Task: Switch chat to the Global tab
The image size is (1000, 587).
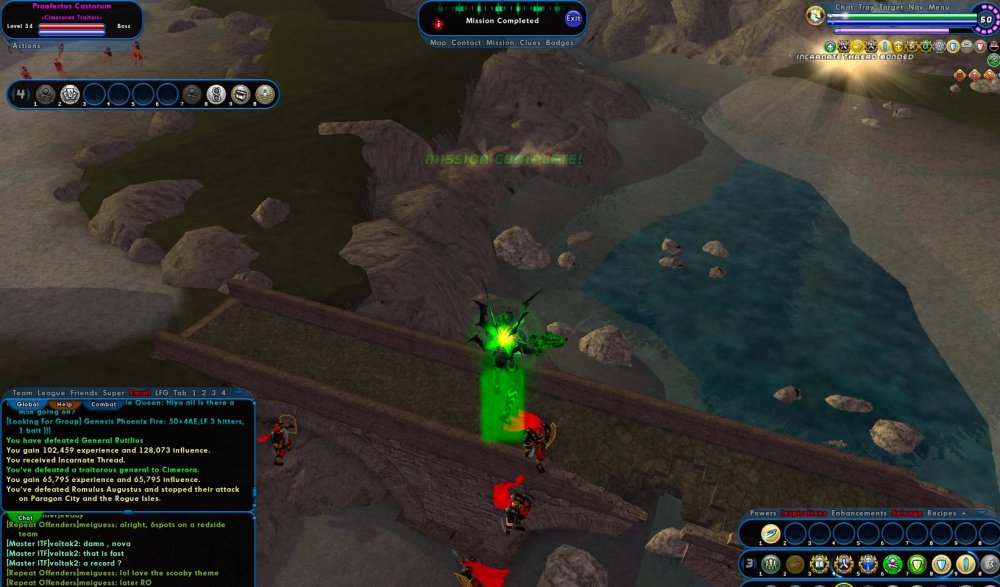Action: (x=27, y=404)
